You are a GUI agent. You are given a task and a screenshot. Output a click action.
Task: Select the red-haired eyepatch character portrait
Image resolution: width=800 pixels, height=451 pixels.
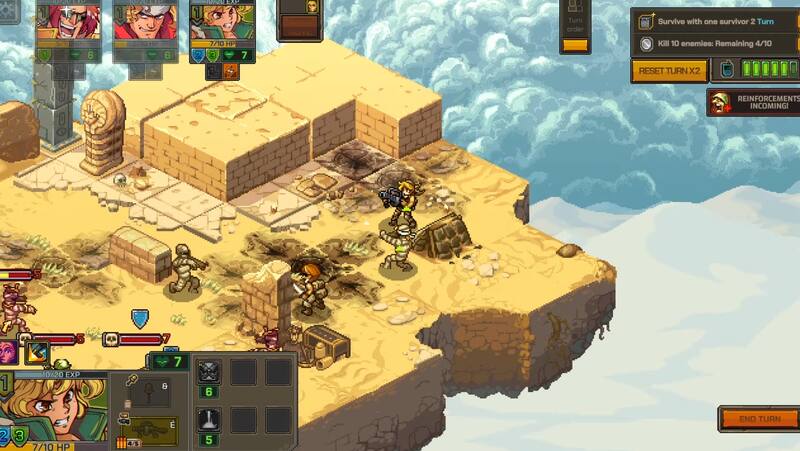point(67,22)
